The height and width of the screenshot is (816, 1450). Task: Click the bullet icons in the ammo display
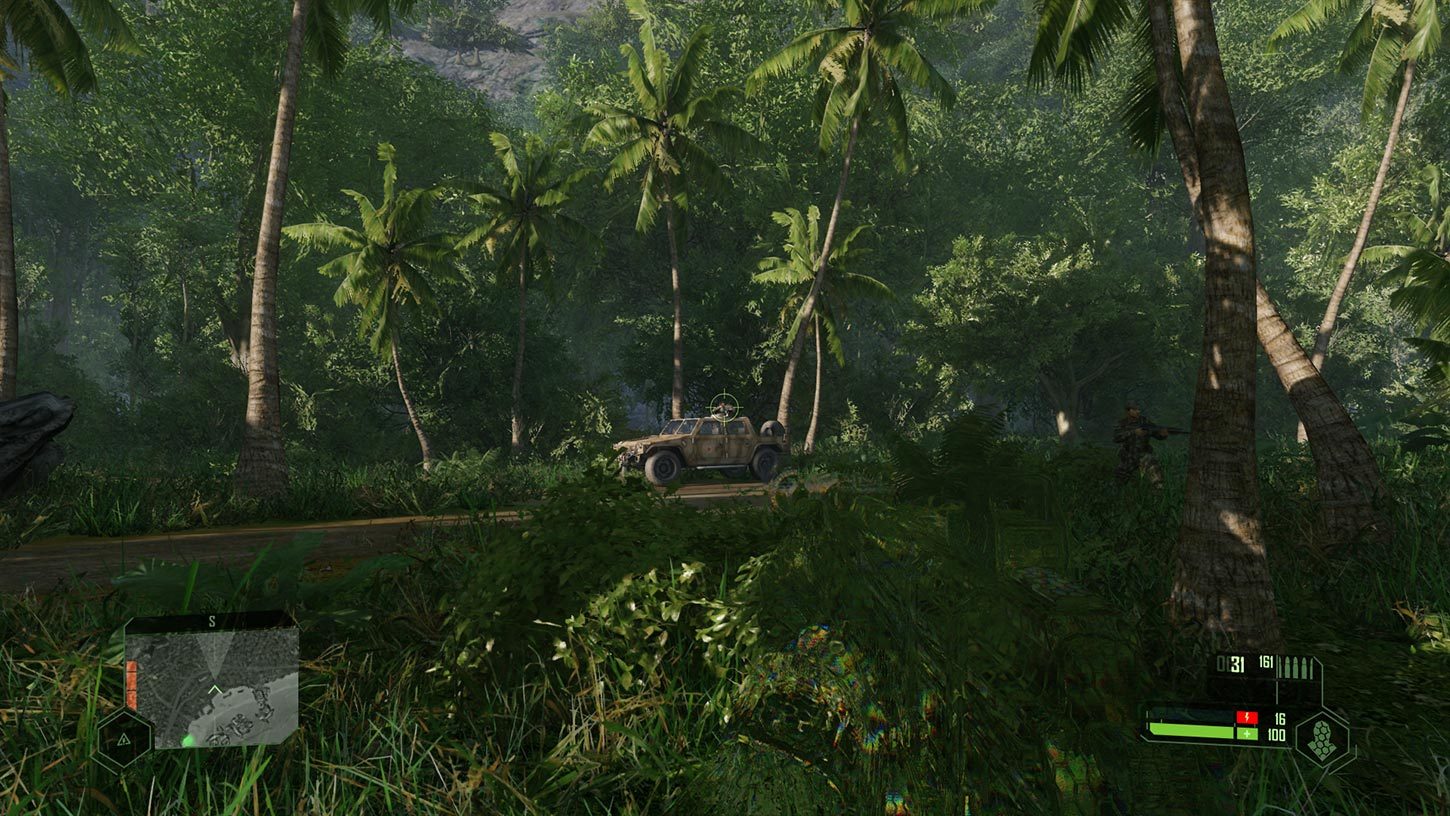pyautogui.click(x=1296, y=666)
